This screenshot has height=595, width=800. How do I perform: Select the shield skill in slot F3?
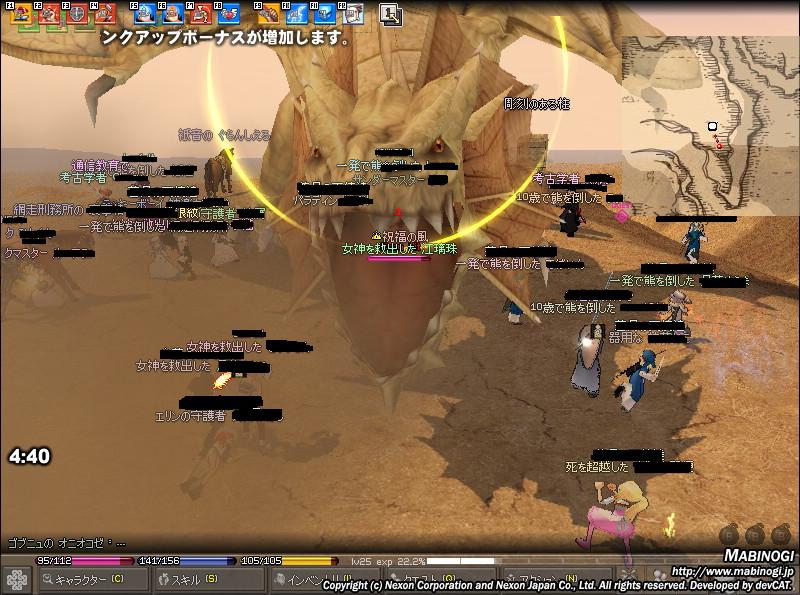pyautogui.click(x=77, y=14)
